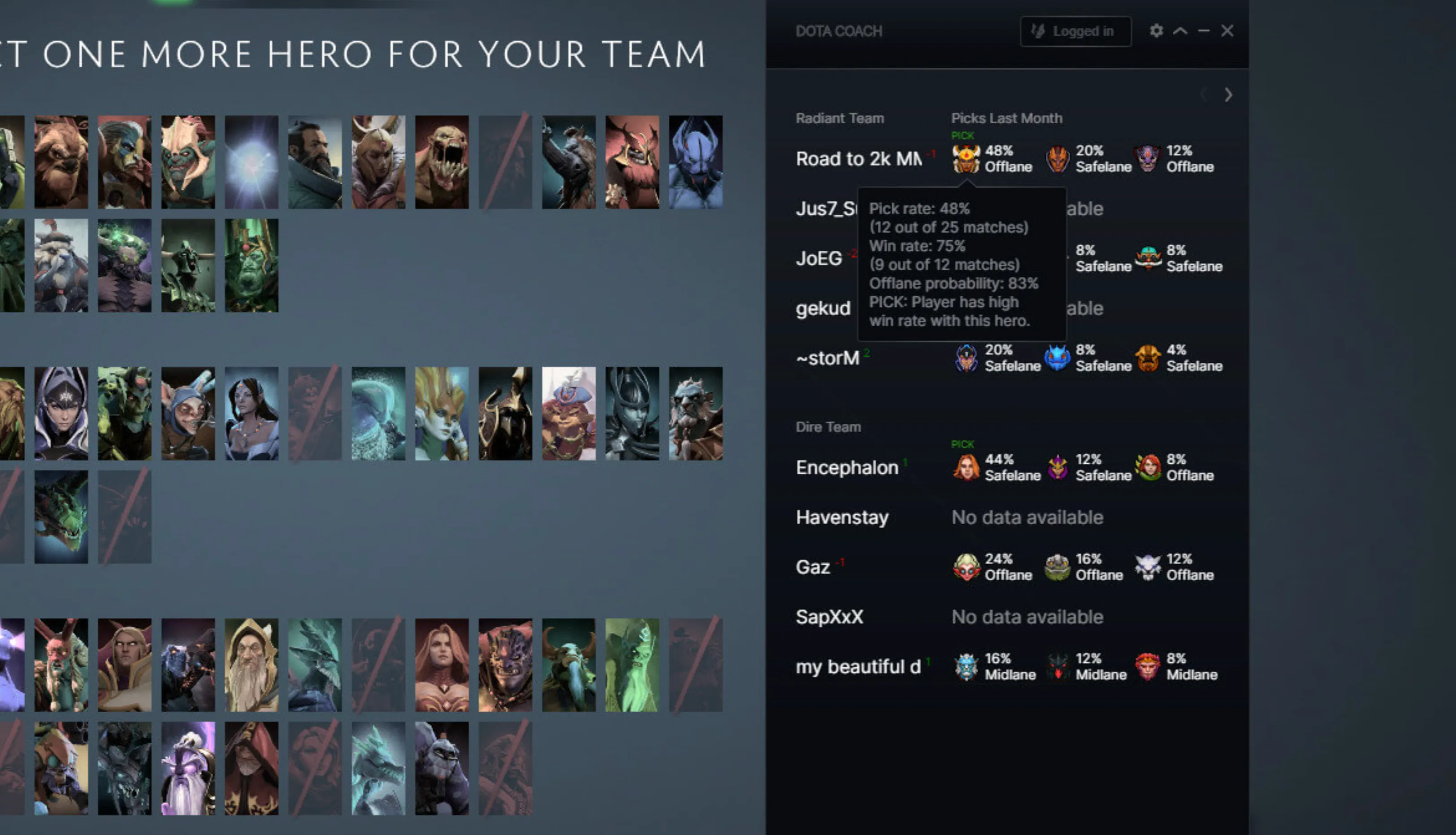Screen dimensions: 1456x835
Task: Click Monkey King's 8% Midlane icon
Action: pyautogui.click(x=1149, y=666)
